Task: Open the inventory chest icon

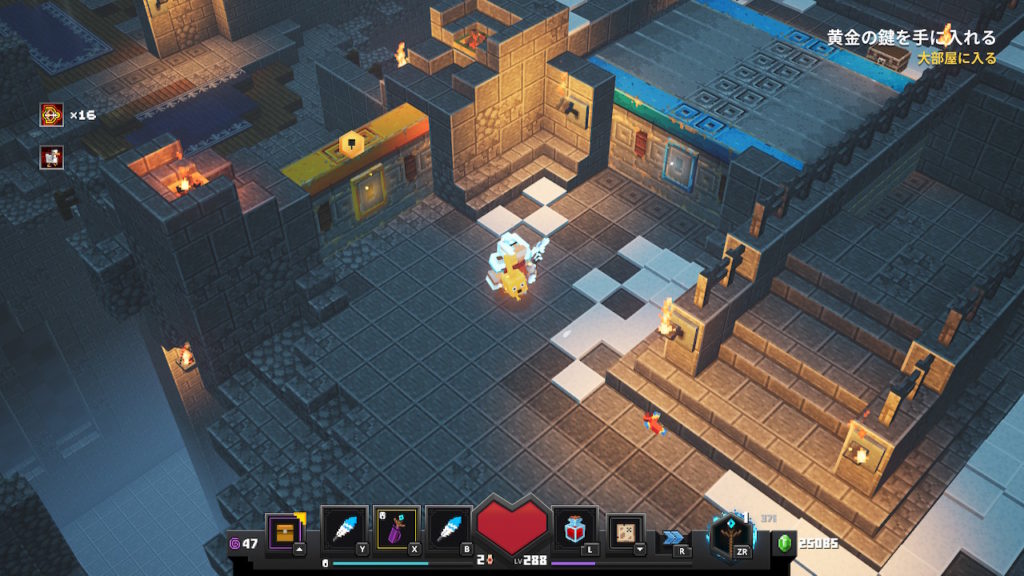Action: [x=284, y=530]
